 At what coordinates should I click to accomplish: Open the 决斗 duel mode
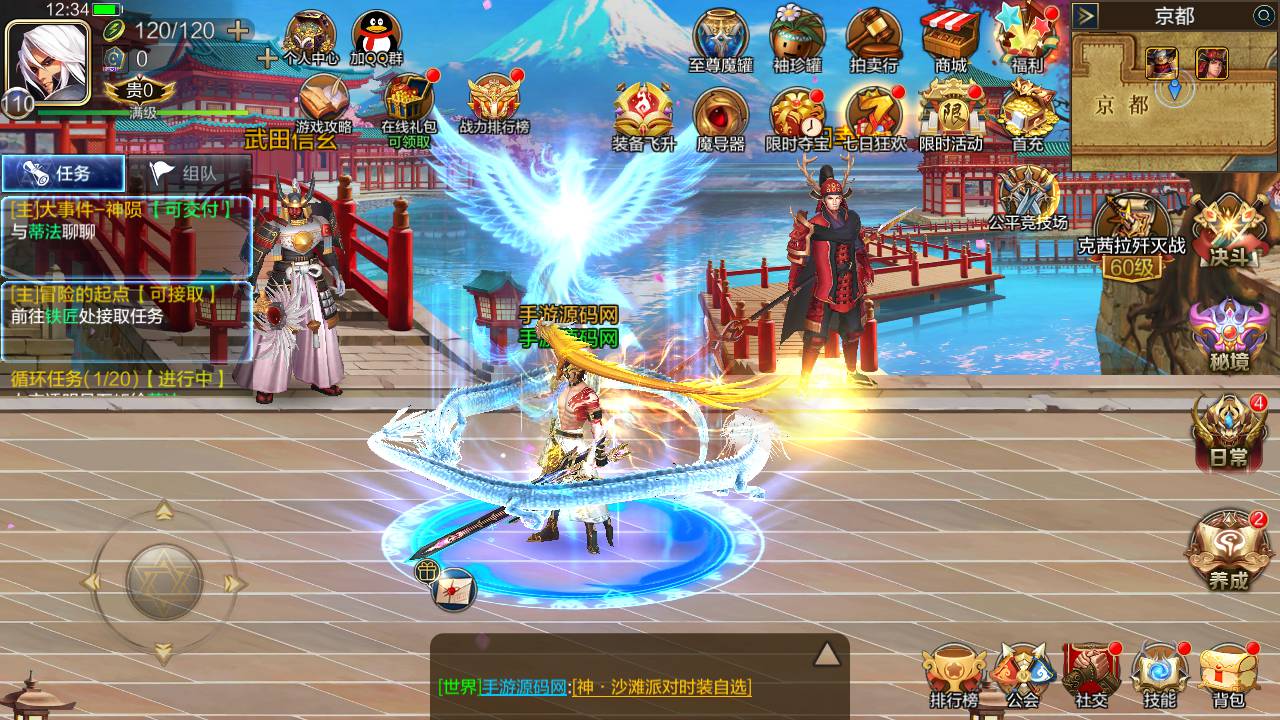pyautogui.click(x=1230, y=230)
